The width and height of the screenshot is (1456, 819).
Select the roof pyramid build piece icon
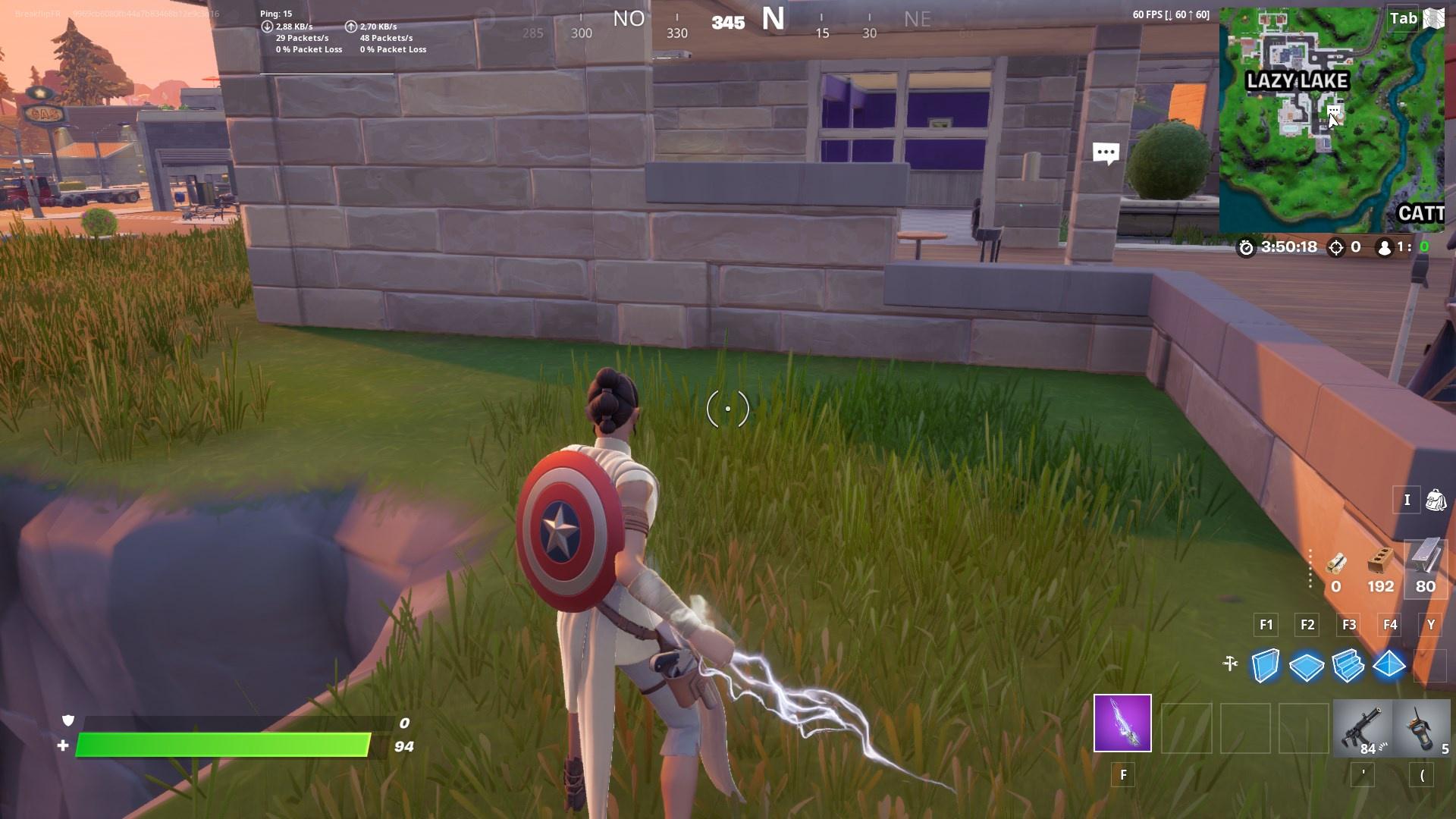click(1391, 666)
